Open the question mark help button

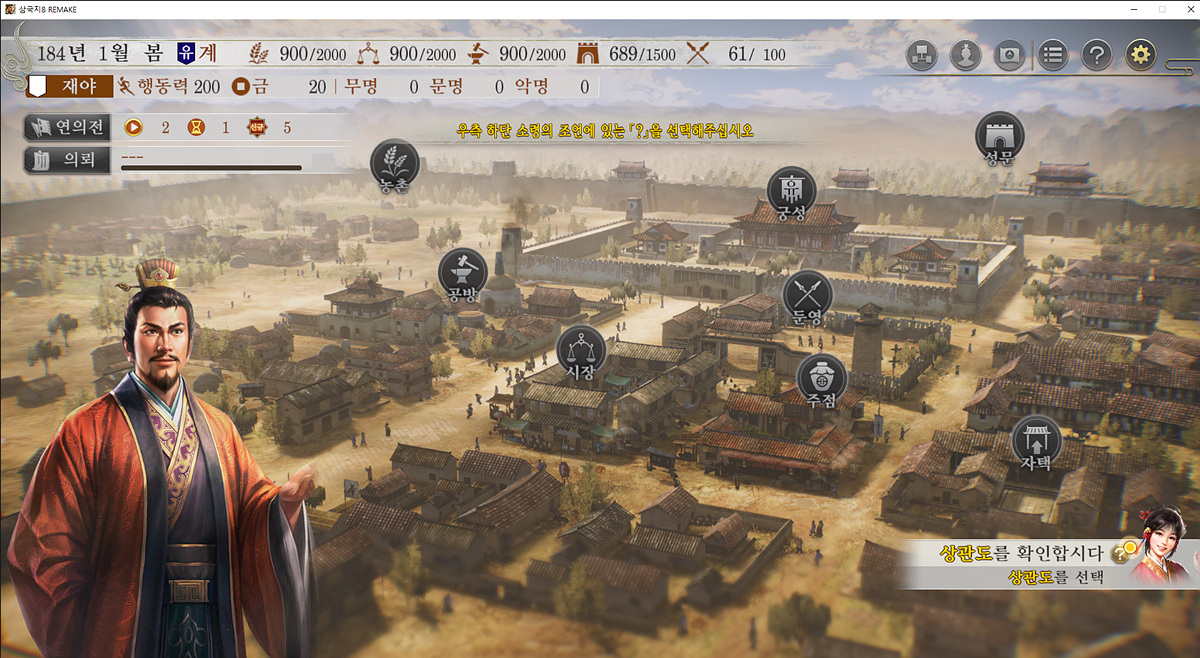click(x=1096, y=54)
